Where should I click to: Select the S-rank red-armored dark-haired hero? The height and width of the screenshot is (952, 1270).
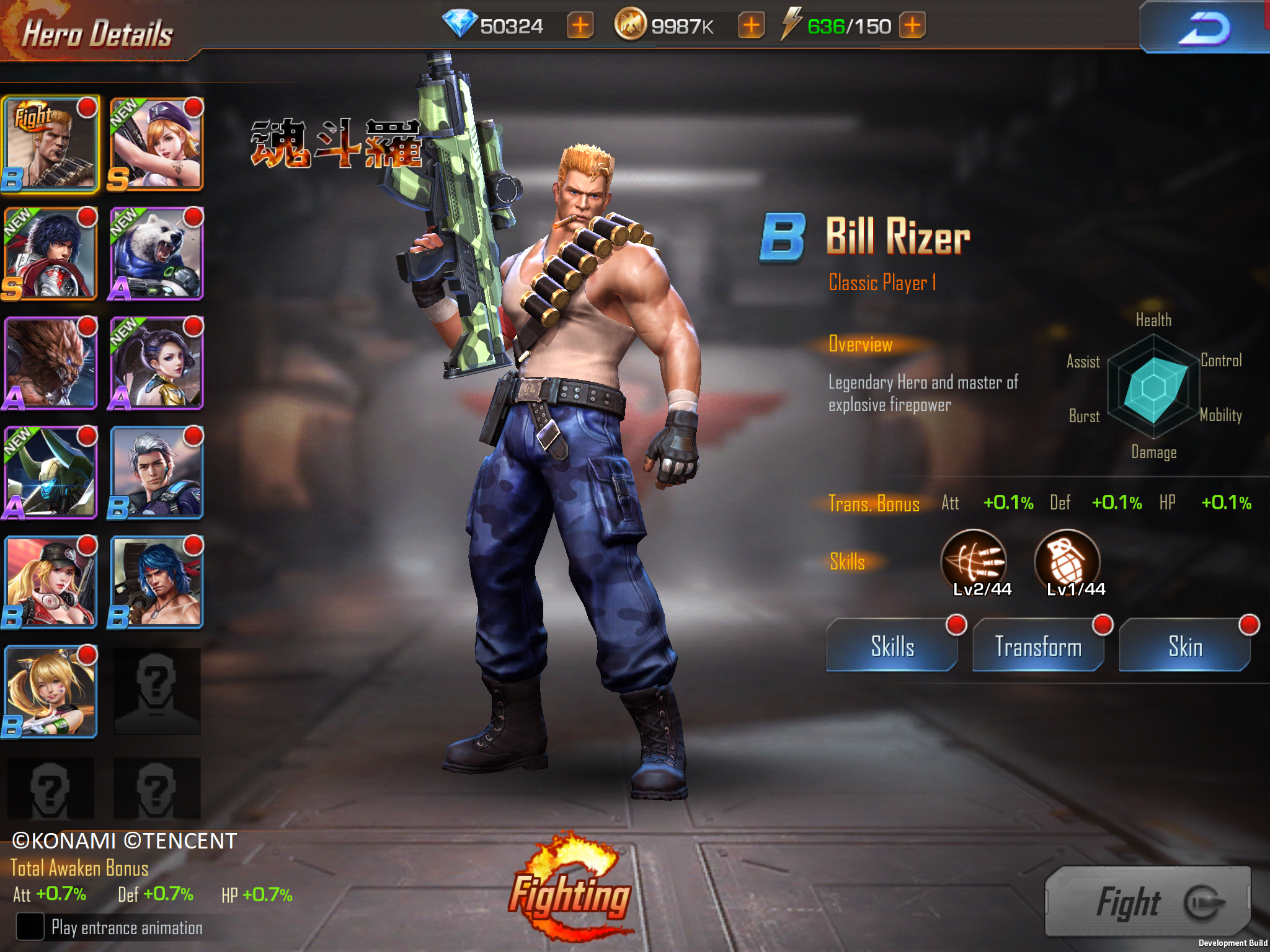click(x=51, y=253)
